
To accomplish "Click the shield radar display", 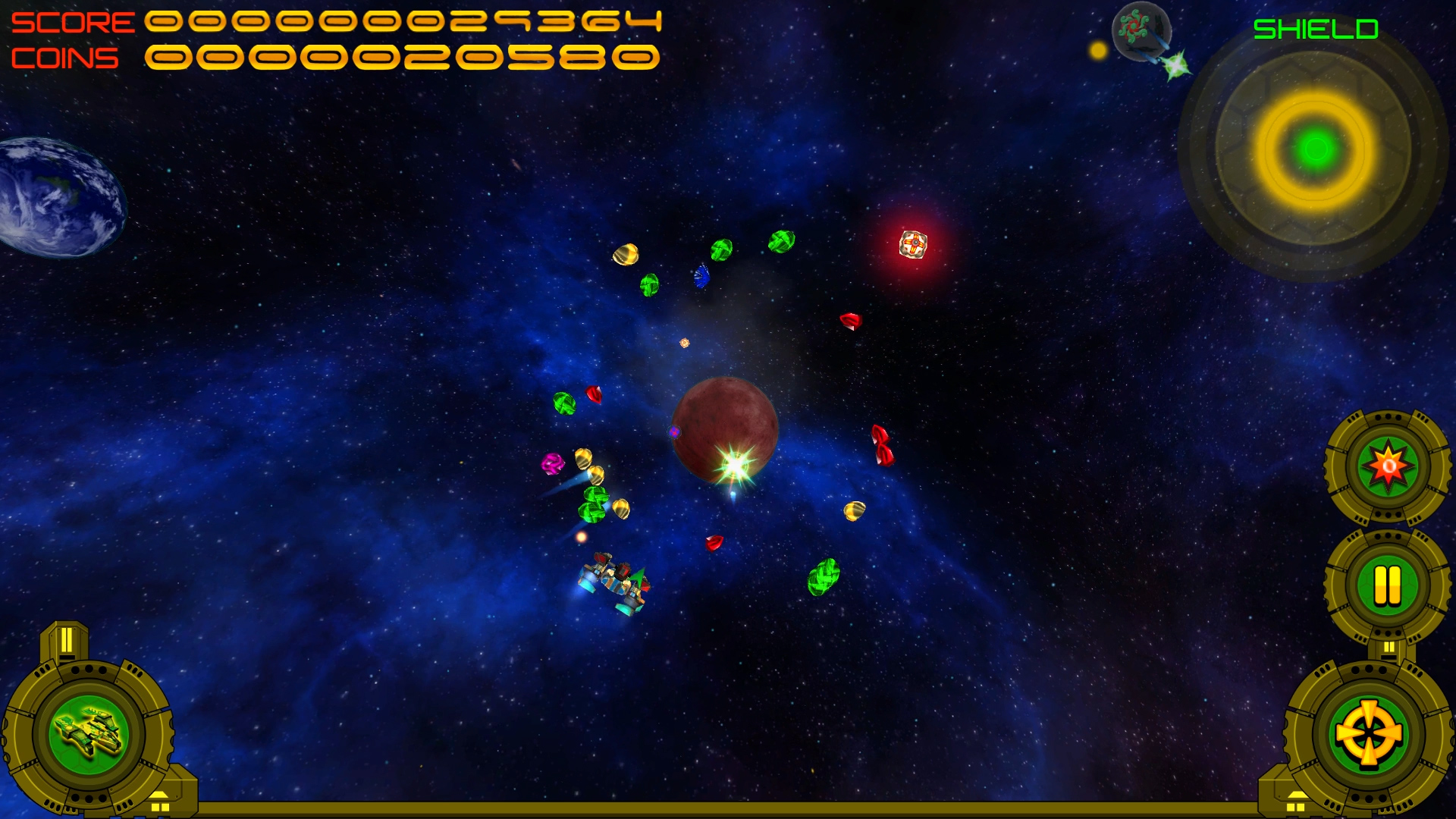I will (1315, 149).
